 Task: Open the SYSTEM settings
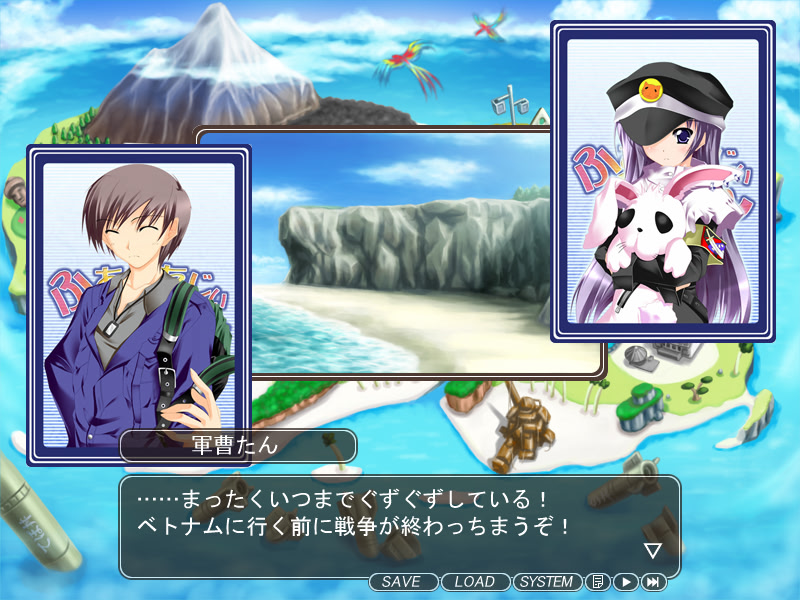coord(547,582)
